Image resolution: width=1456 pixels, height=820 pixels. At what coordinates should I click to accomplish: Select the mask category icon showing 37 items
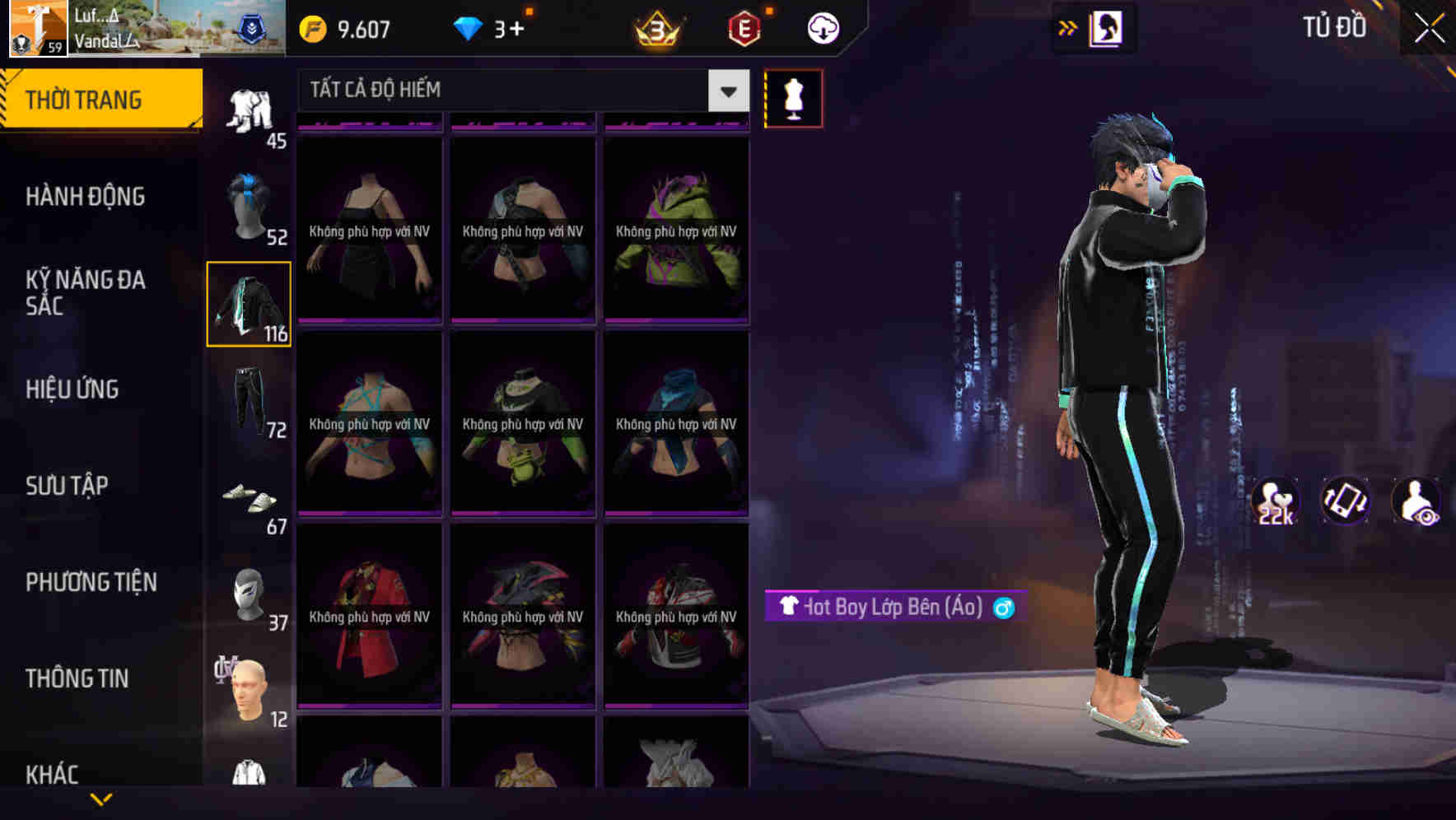[x=250, y=593]
